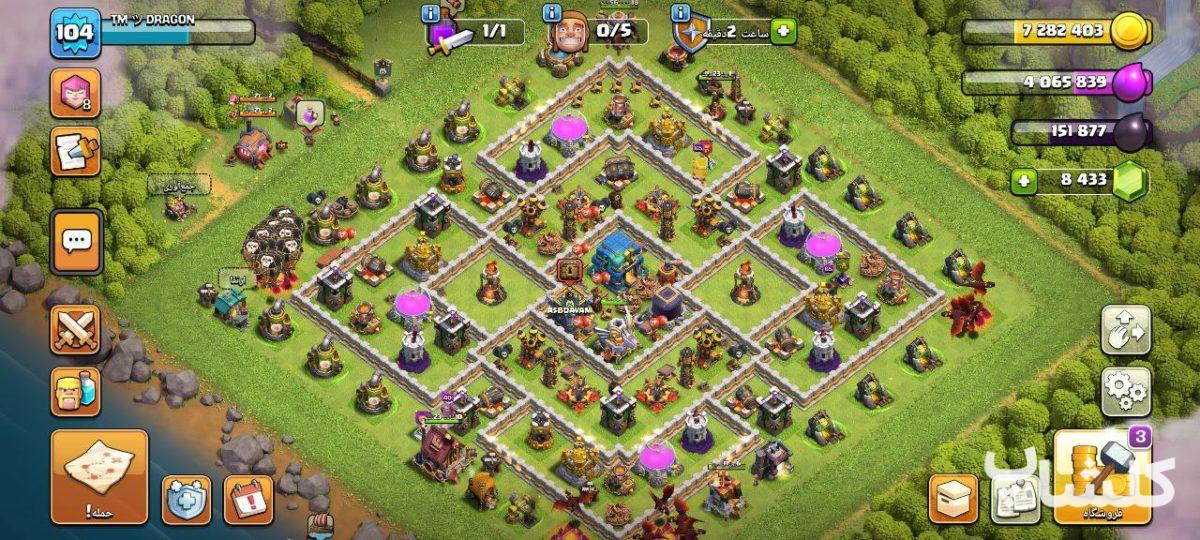Click the green plus on the shield timer
The image size is (1200, 540).
point(782,32)
